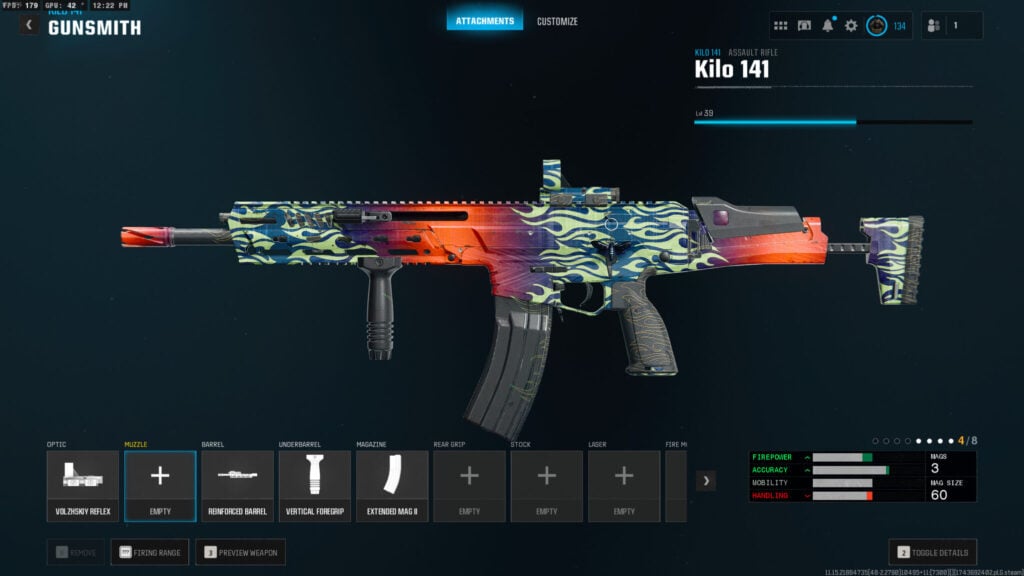Choose the empty Laser slot
This screenshot has width=1024, height=576.
(624, 486)
